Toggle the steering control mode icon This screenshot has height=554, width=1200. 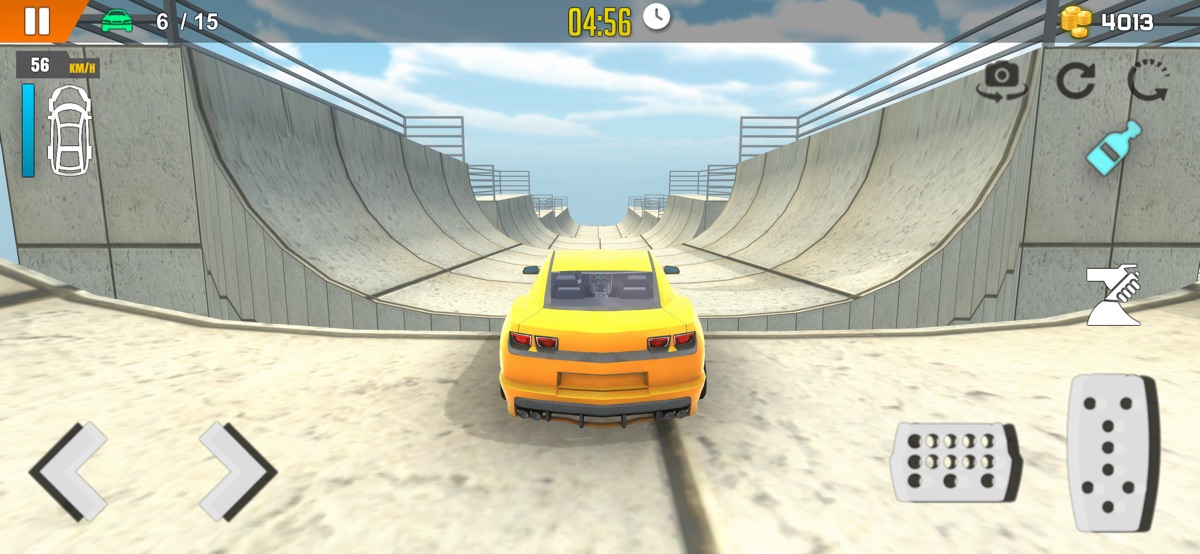pos(1114,295)
